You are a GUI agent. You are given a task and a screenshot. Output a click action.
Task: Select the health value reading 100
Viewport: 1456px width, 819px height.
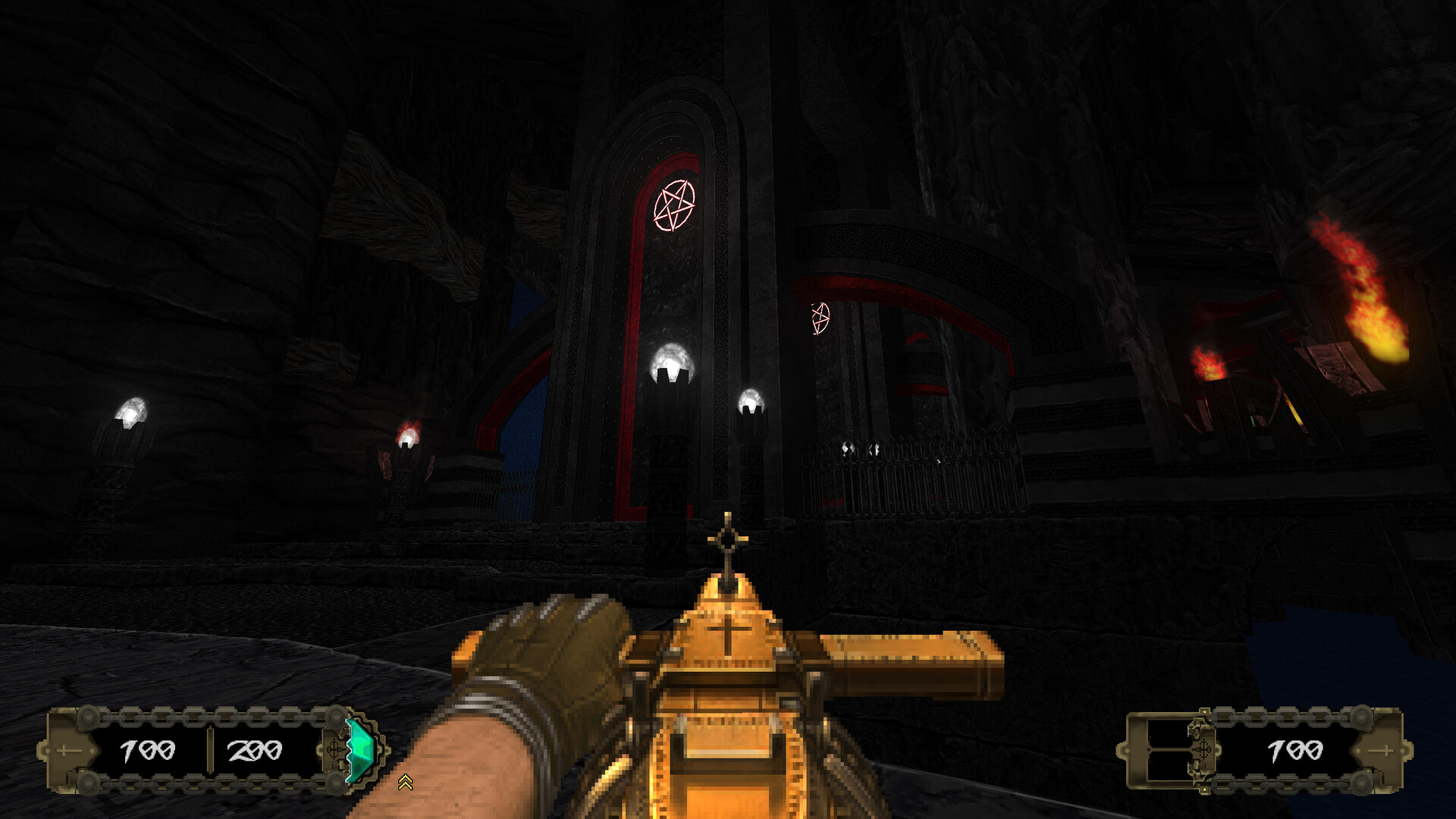(x=148, y=751)
